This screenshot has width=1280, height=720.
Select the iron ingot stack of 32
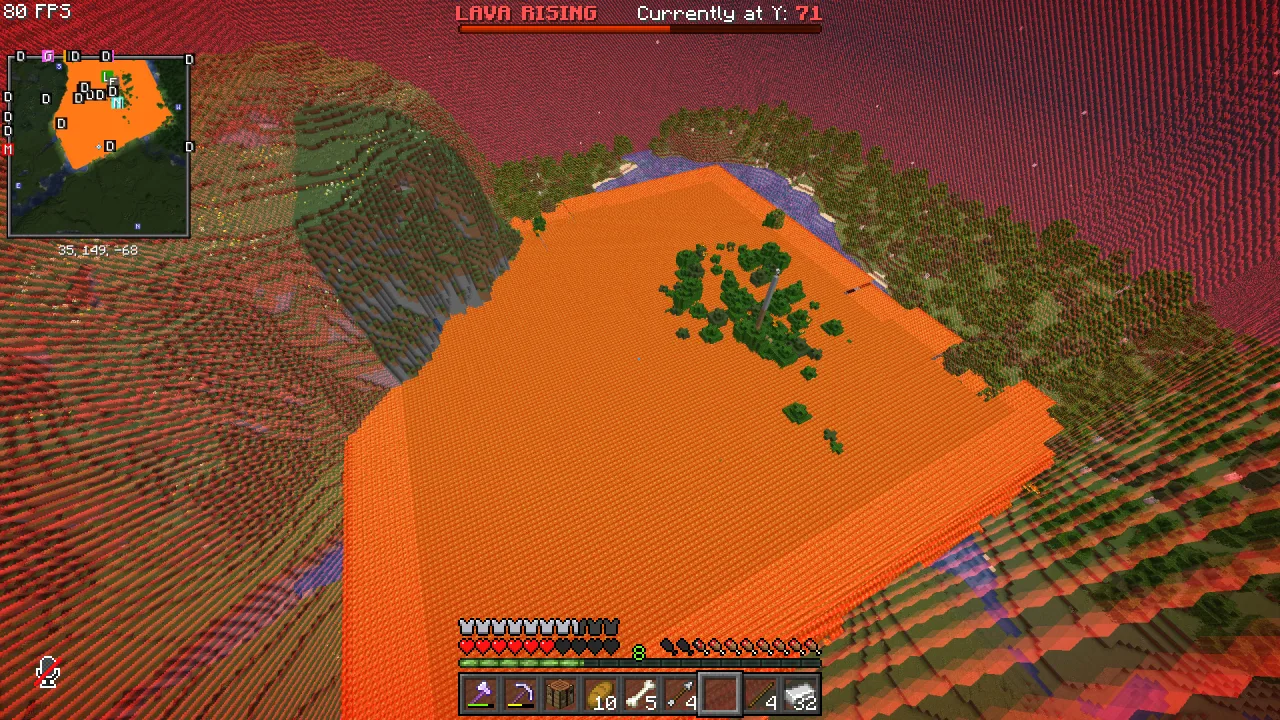click(800, 691)
